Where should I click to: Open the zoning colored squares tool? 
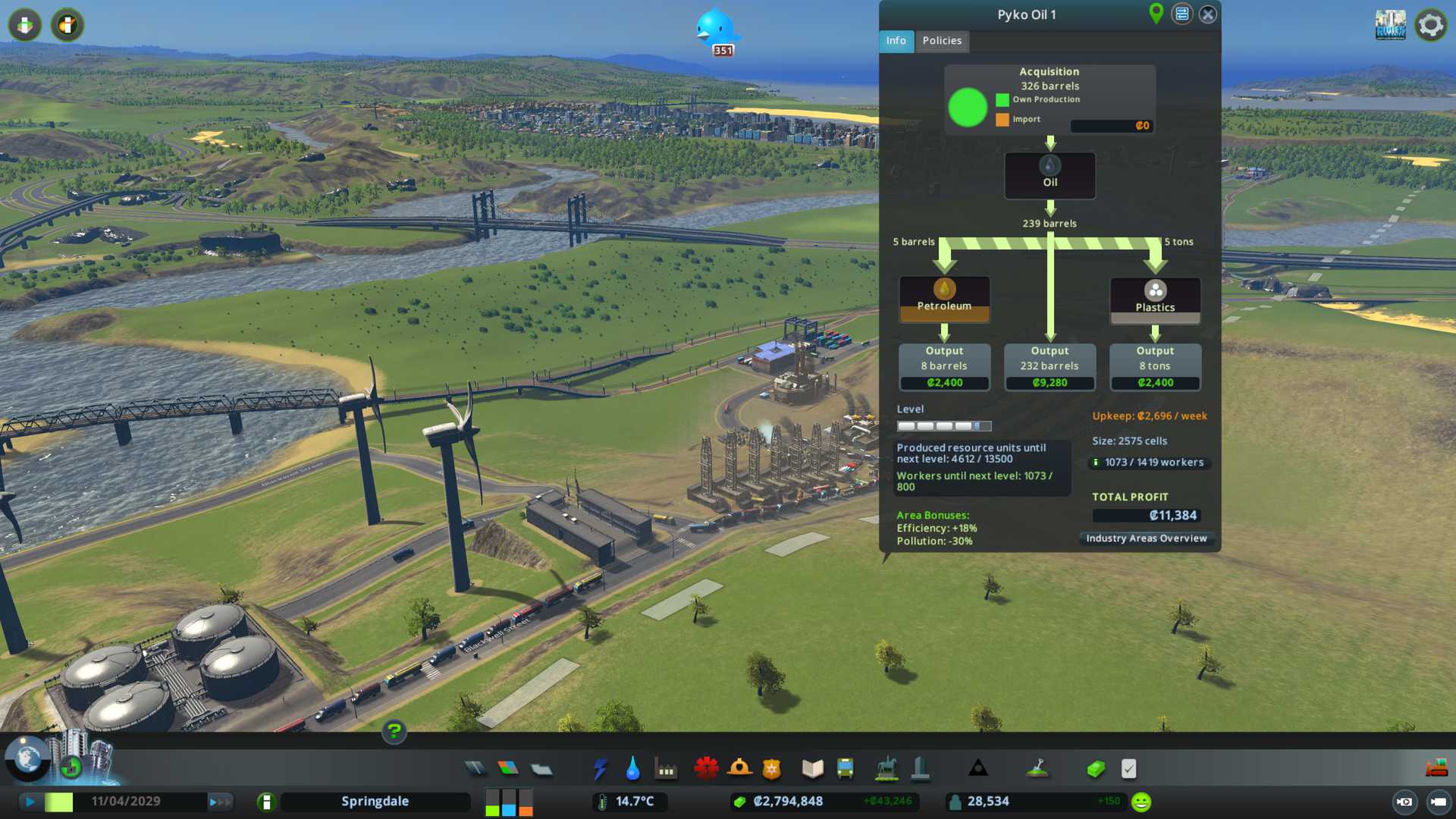pos(508,769)
